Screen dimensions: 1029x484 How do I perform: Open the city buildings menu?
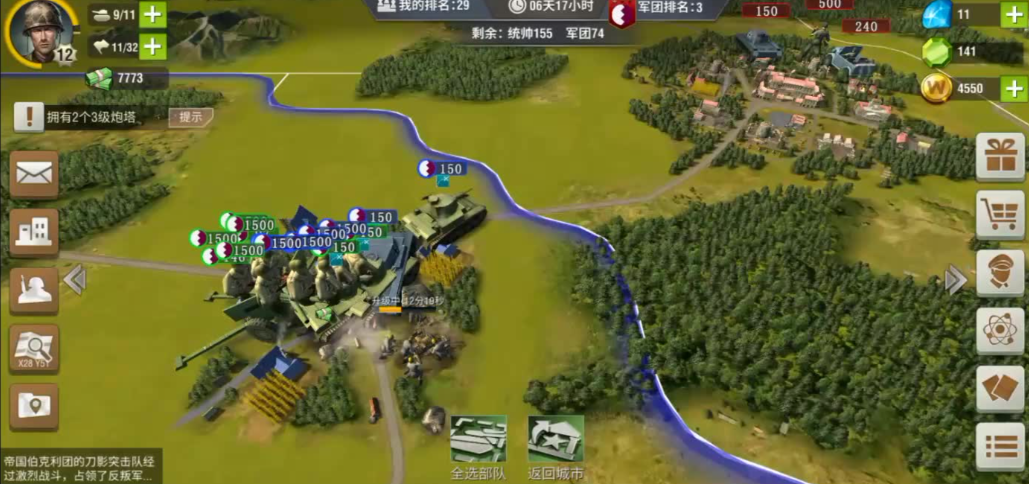point(34,232)
